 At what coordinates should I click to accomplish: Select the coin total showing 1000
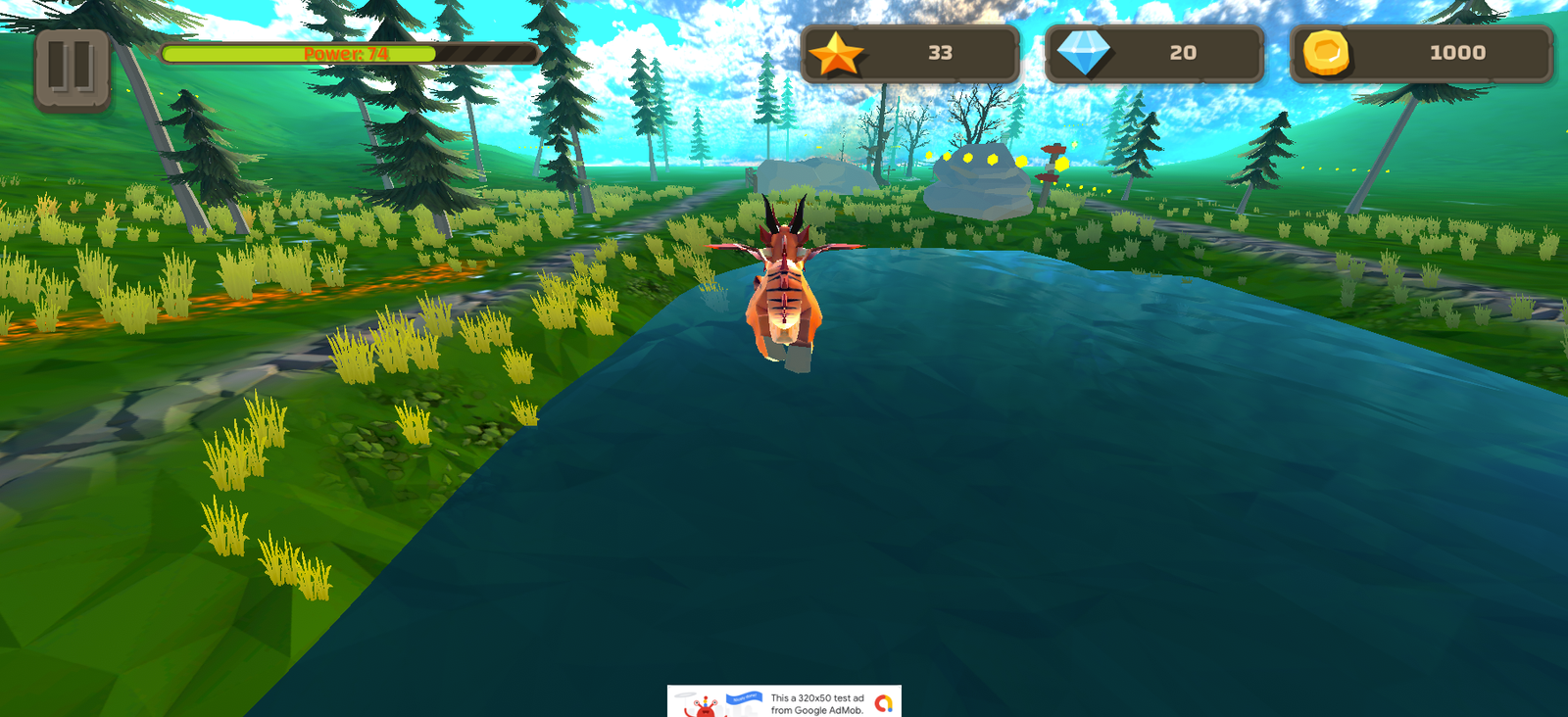[1459, 53]
